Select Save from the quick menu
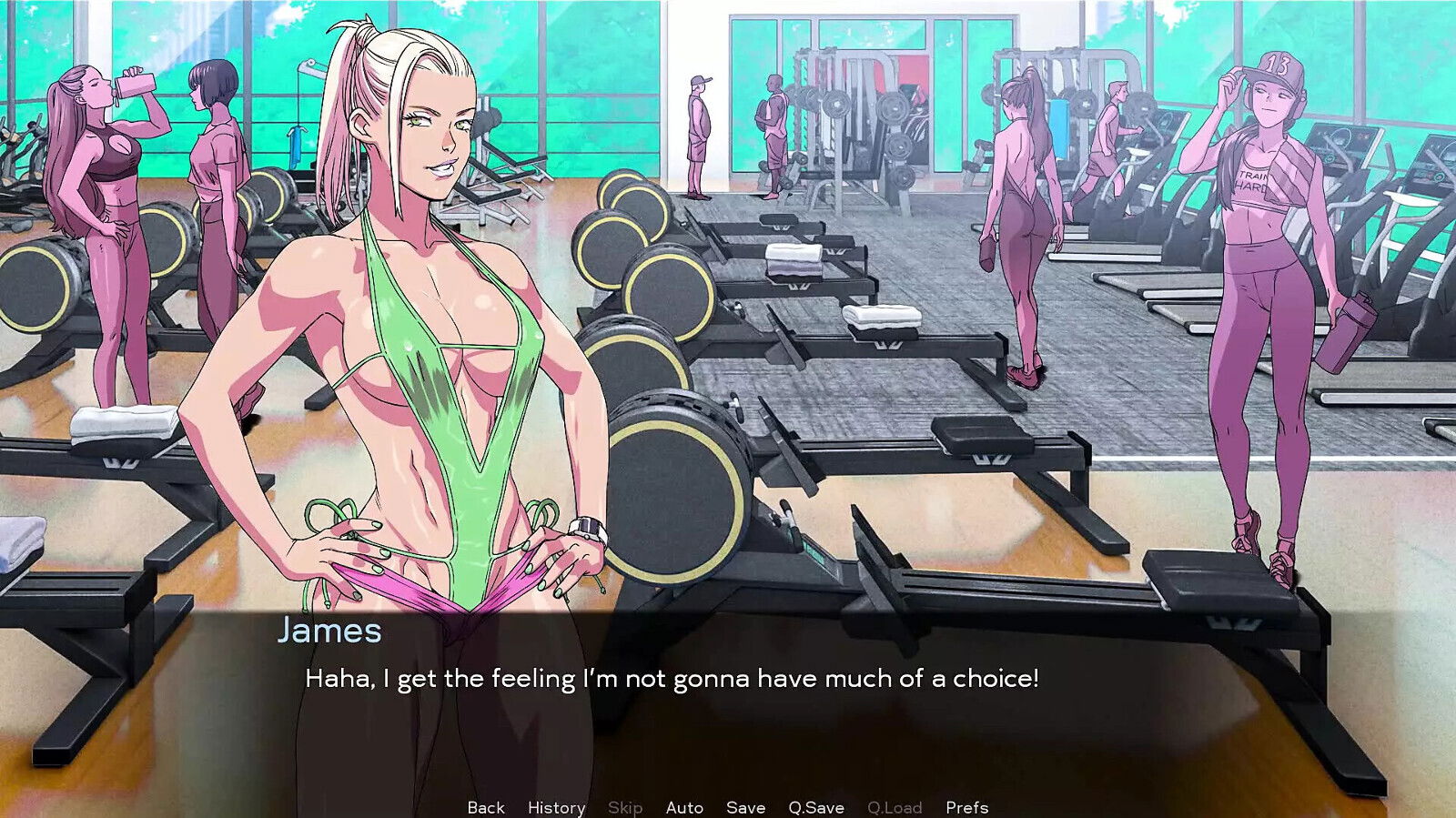Screen dimensions: 1456x818 pyautogui.click(x=744, y=807)
